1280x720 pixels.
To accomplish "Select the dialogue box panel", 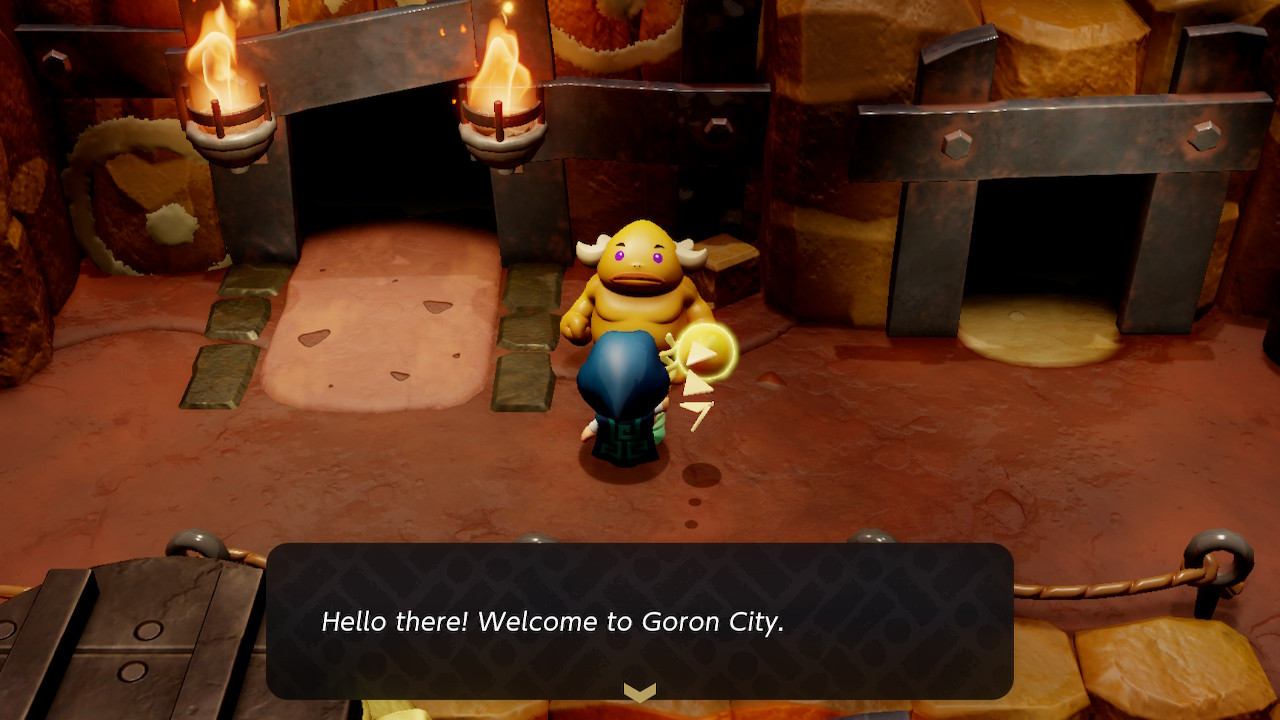I will click(x=640, y=620).
